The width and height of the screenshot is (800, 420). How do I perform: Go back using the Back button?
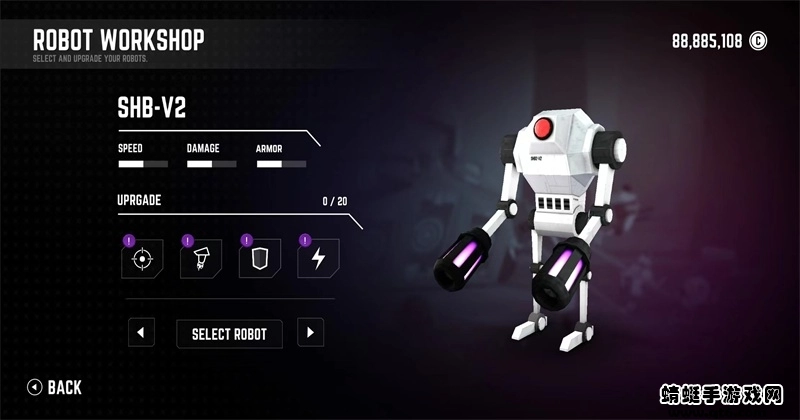(55, 387)
